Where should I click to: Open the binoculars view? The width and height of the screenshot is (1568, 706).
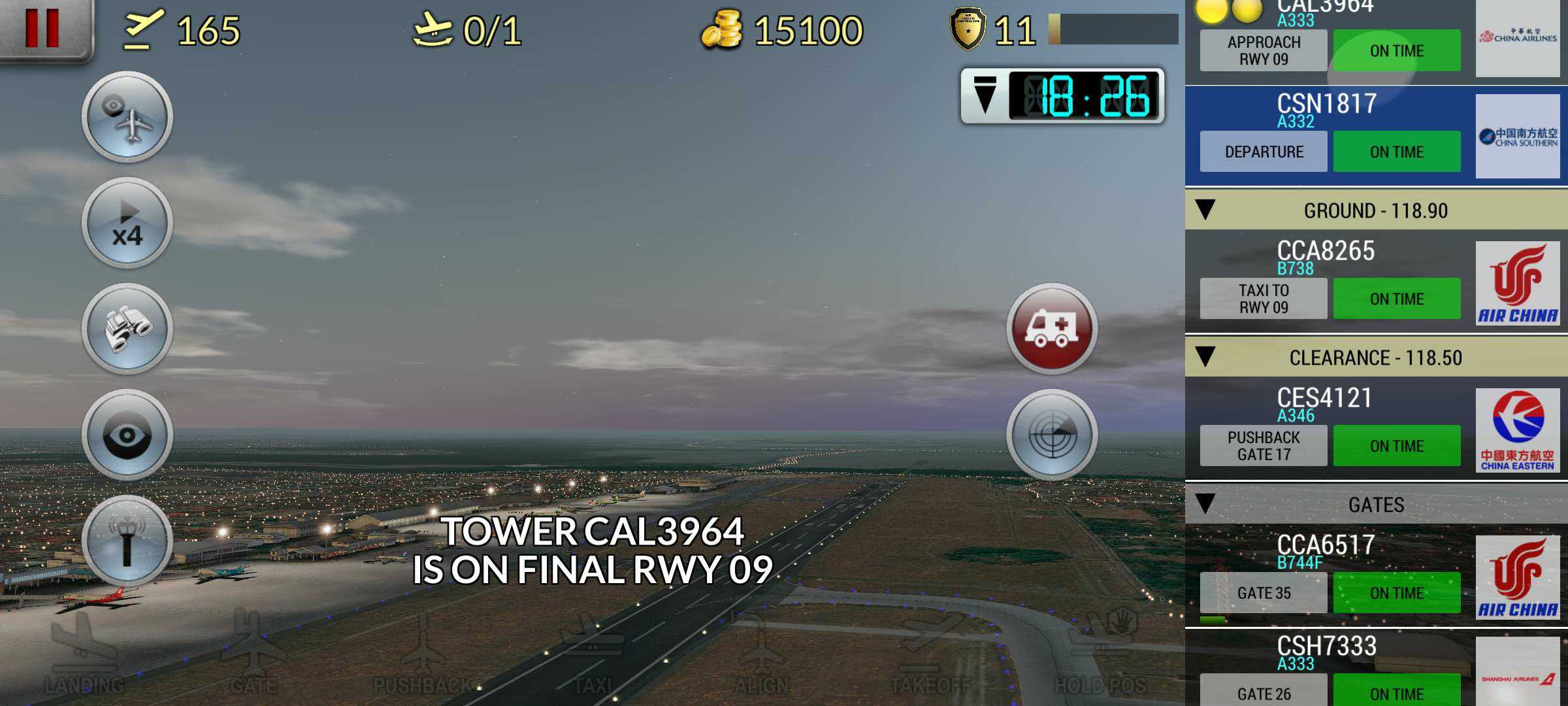coord(127,329)
